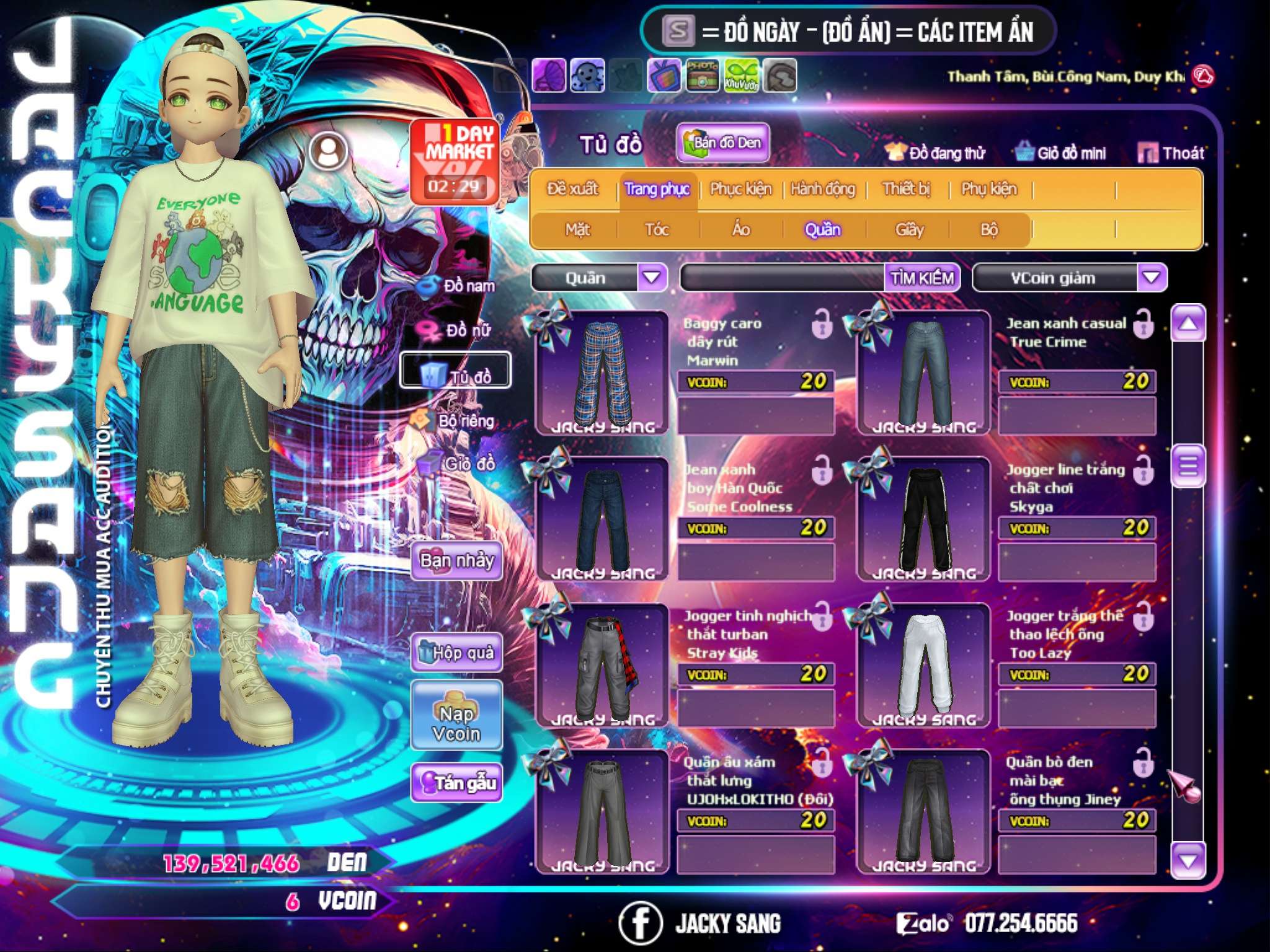Exit the shop with Thoát

coord(1171,153)
